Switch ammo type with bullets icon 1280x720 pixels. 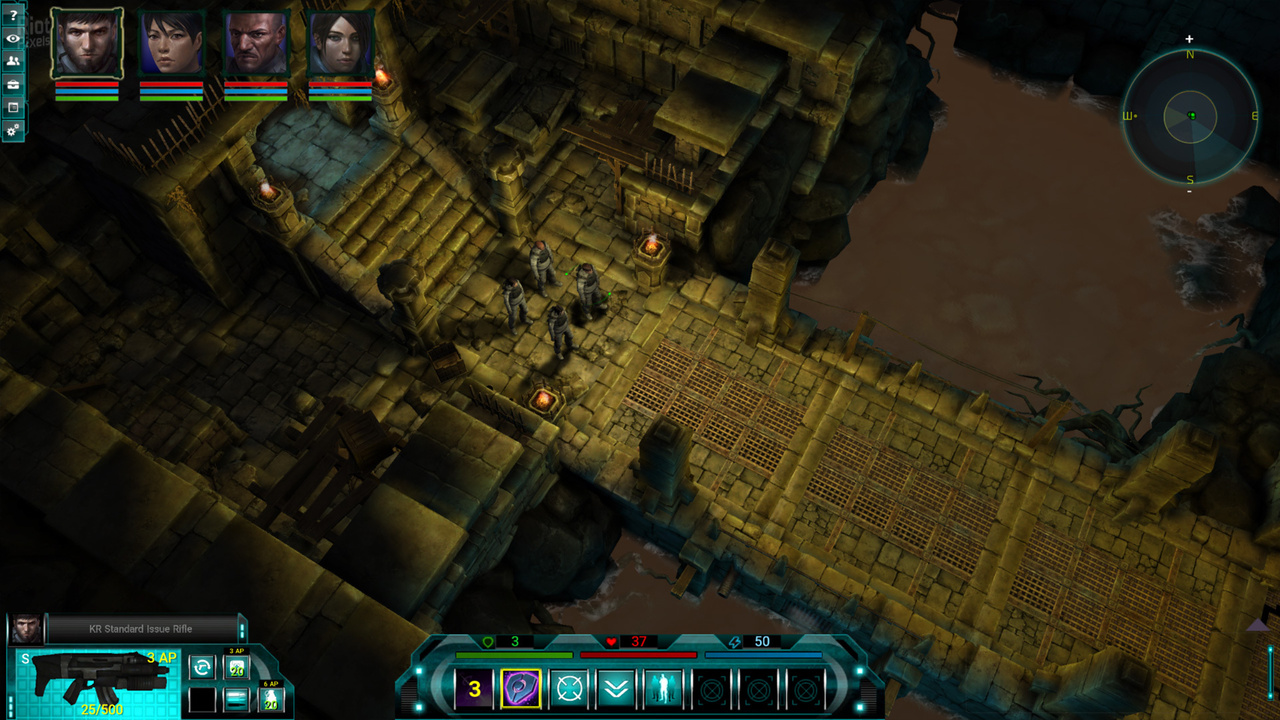click(x=236, y=699)
